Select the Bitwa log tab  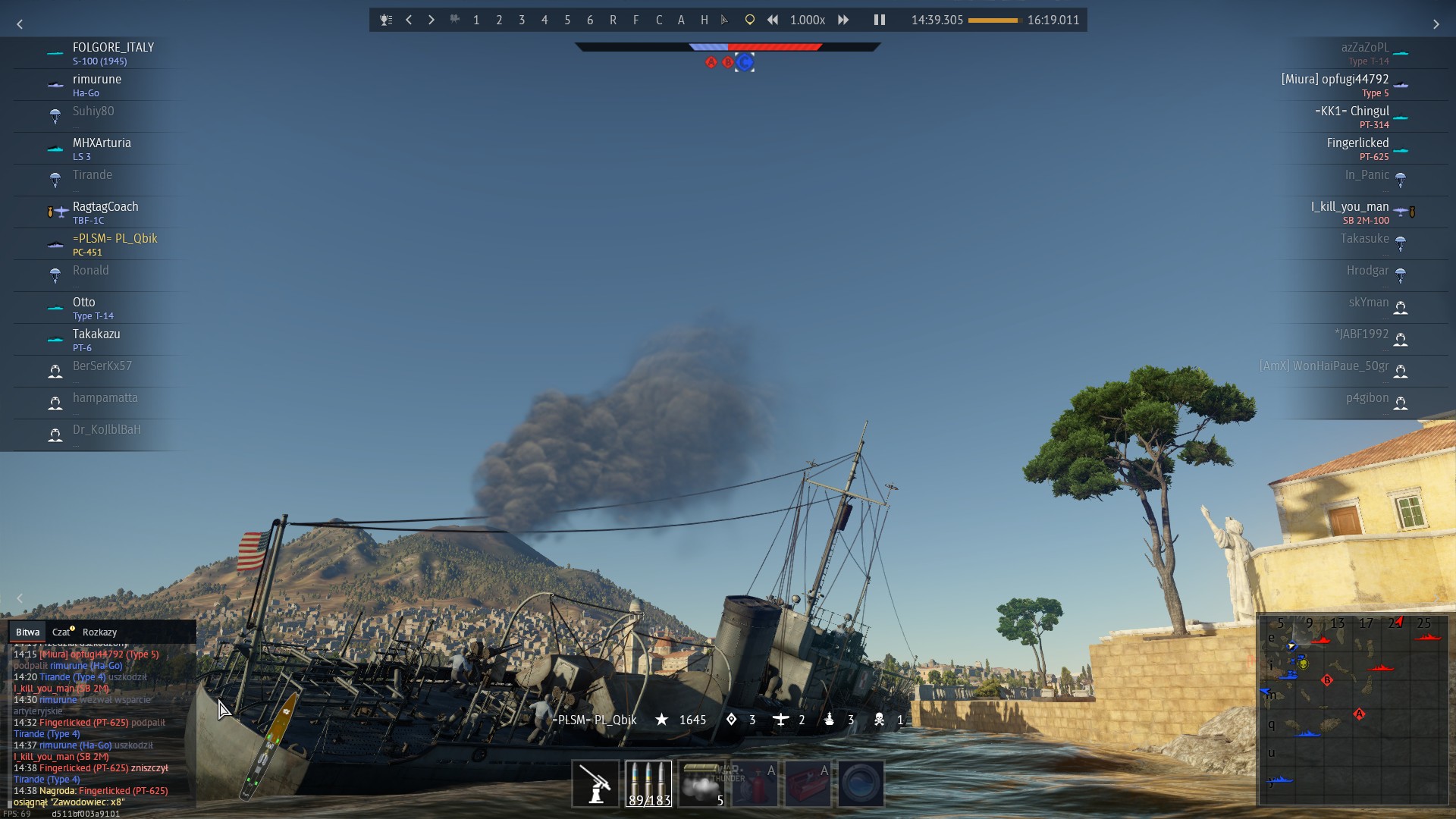click(27, 632)
